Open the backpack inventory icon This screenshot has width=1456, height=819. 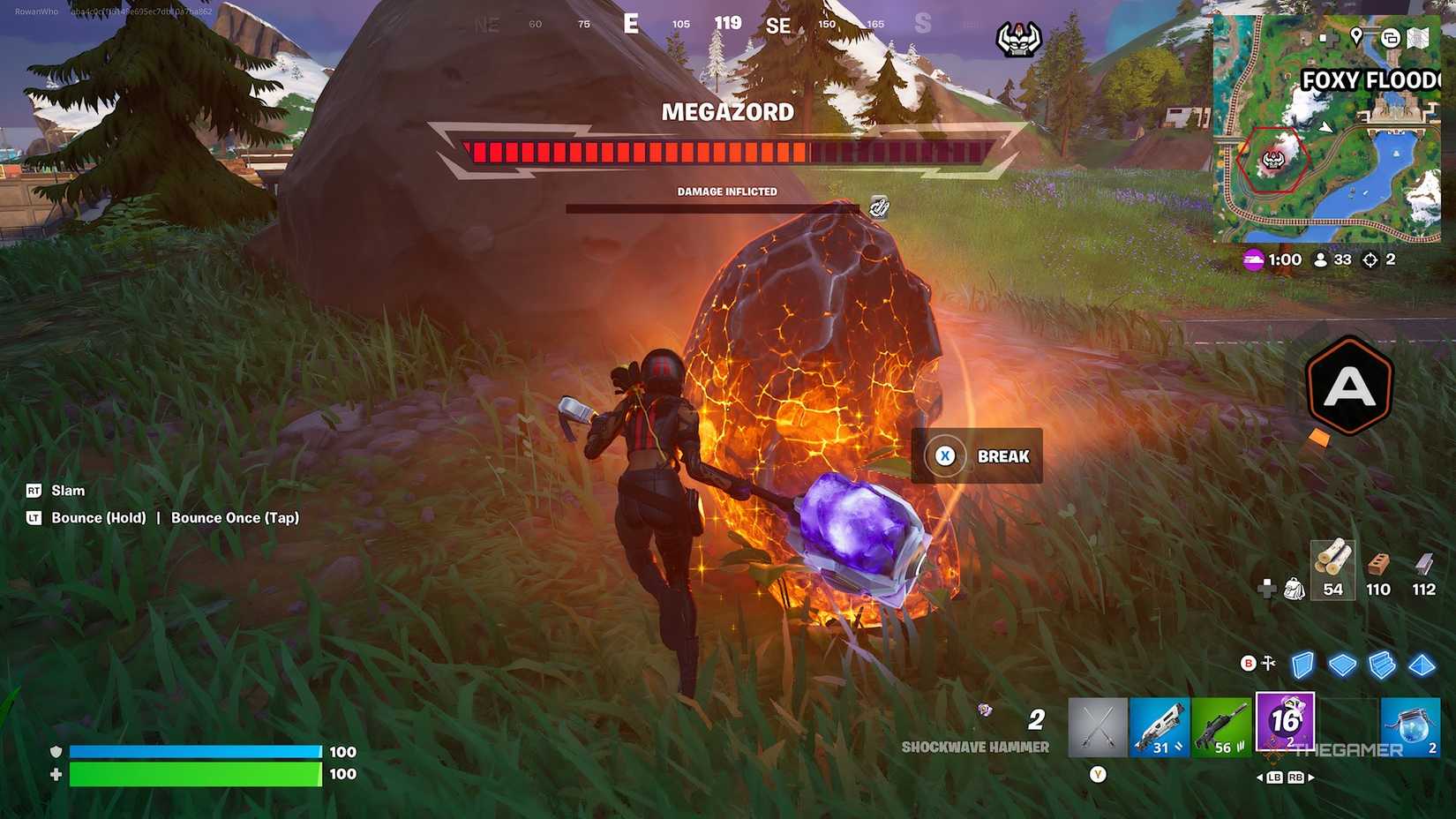tap(1294, 589)
